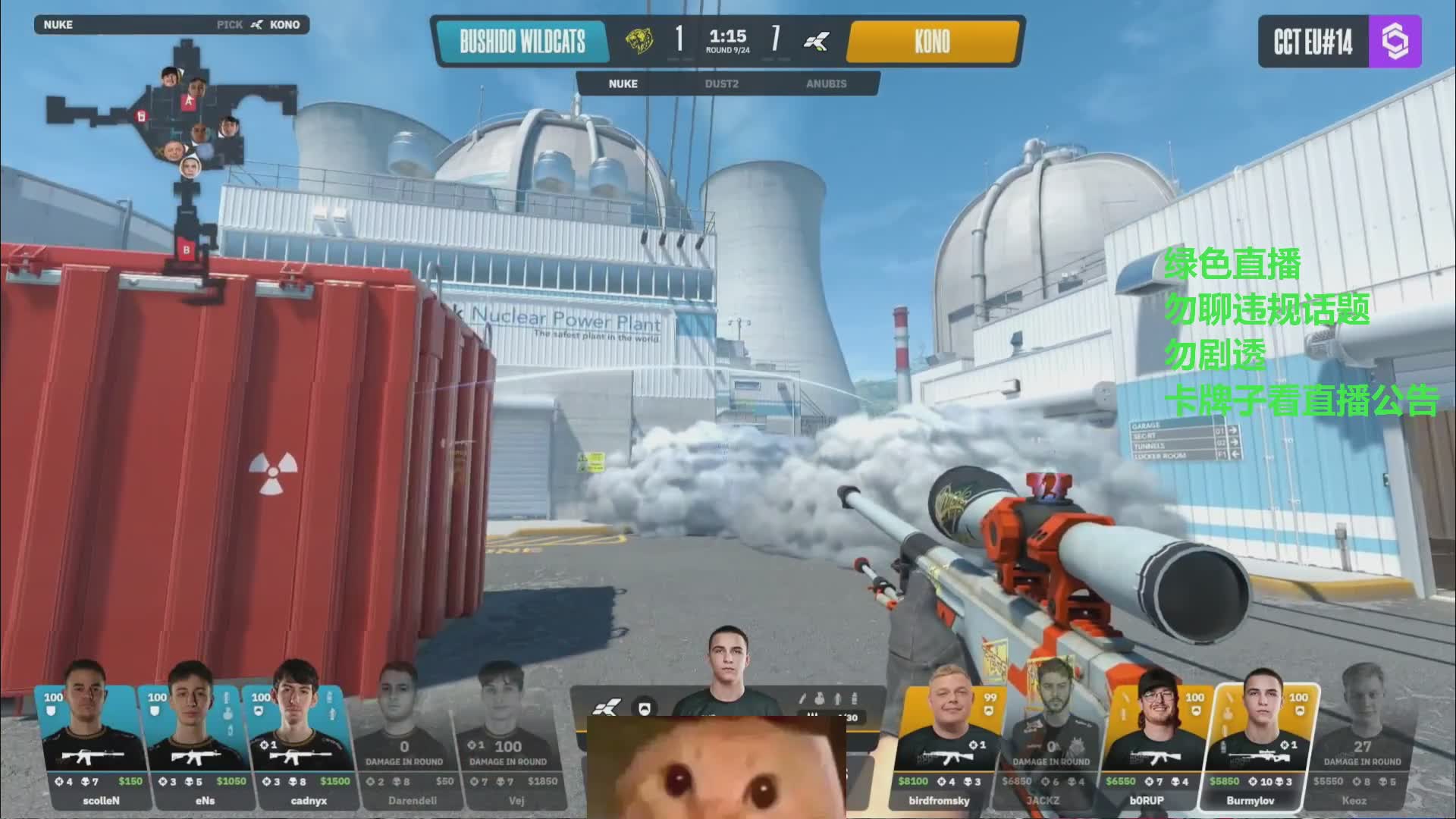Click the CCT EU#14 tournament logo
The width and height of the screenshot is (1456, 819).
point(1339,42)
